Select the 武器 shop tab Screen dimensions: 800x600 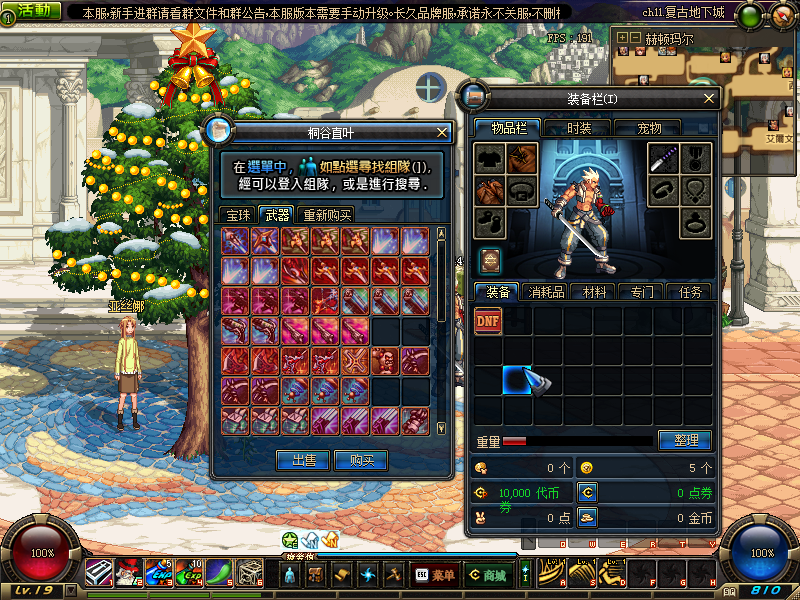coord(276,215)
